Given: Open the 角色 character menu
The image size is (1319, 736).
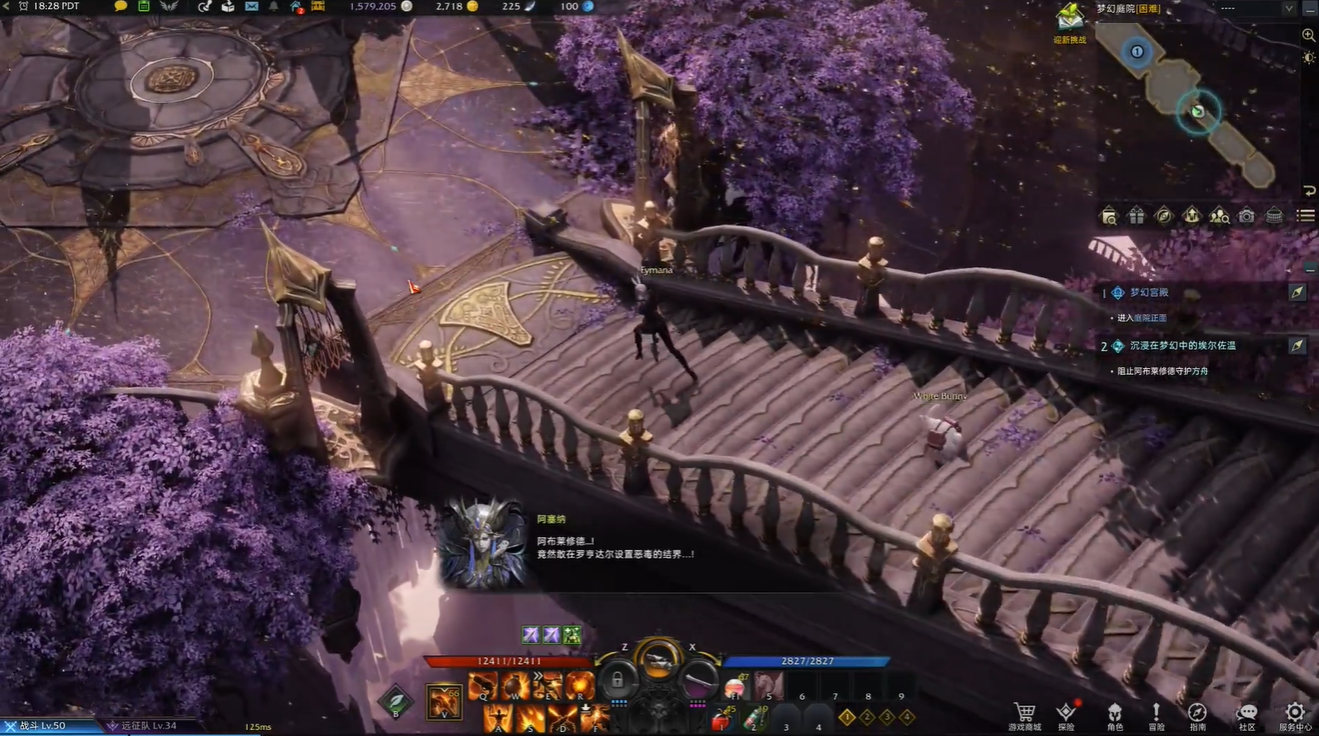Looking at the screenshot, I should (x=1114, y=715).
